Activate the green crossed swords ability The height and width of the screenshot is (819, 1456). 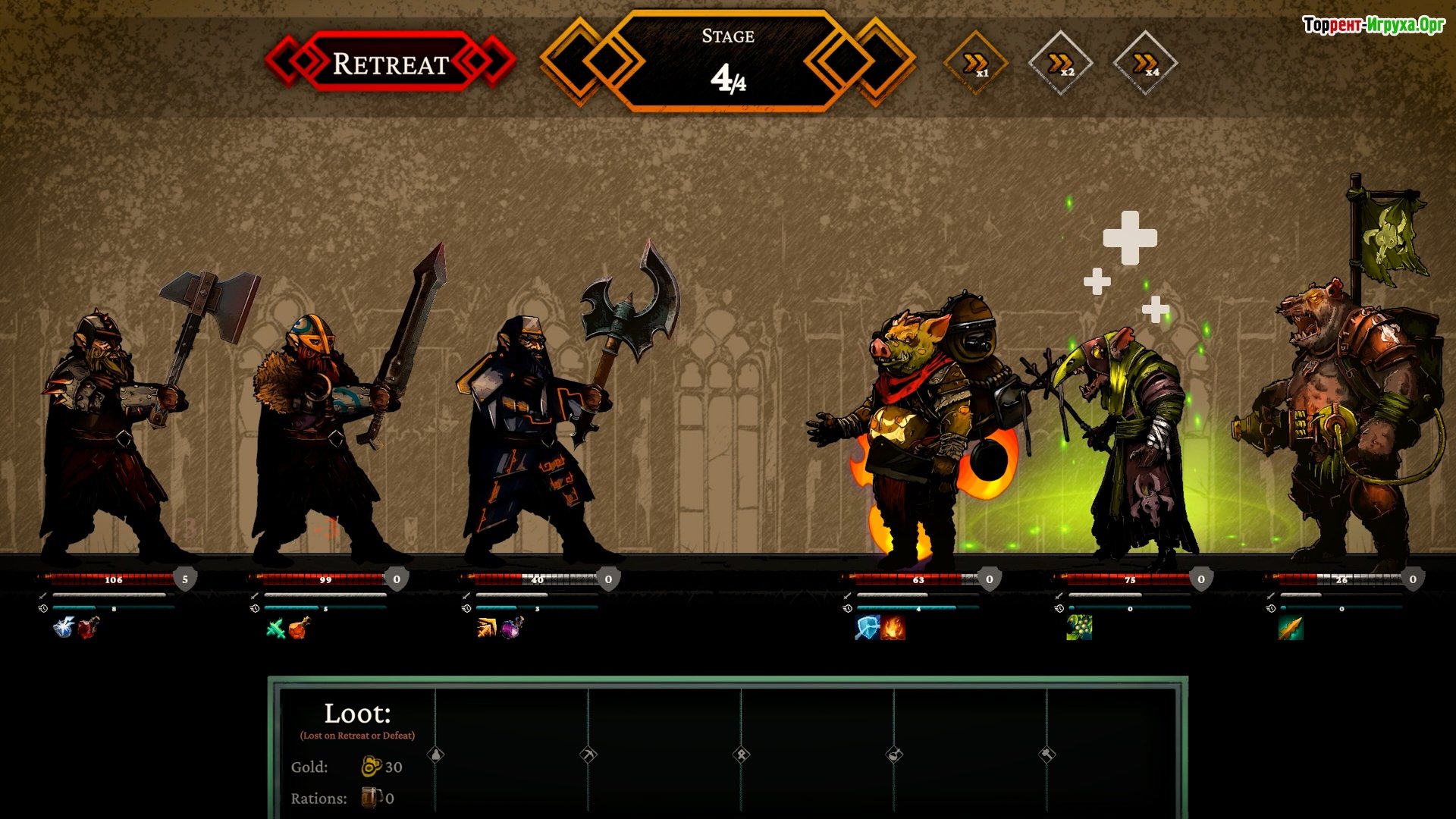tap(276, 629)
